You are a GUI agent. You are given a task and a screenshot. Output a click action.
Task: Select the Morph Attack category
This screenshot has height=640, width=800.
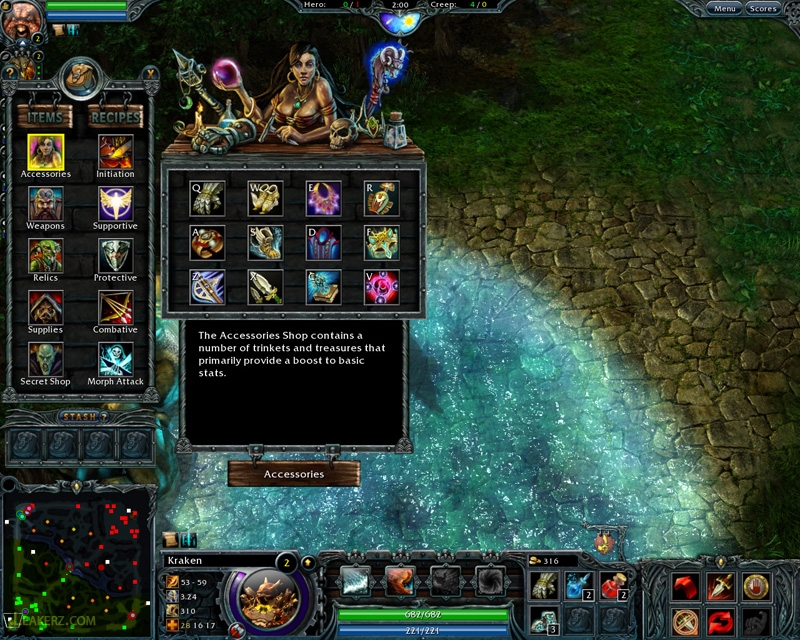coord(115,360)
